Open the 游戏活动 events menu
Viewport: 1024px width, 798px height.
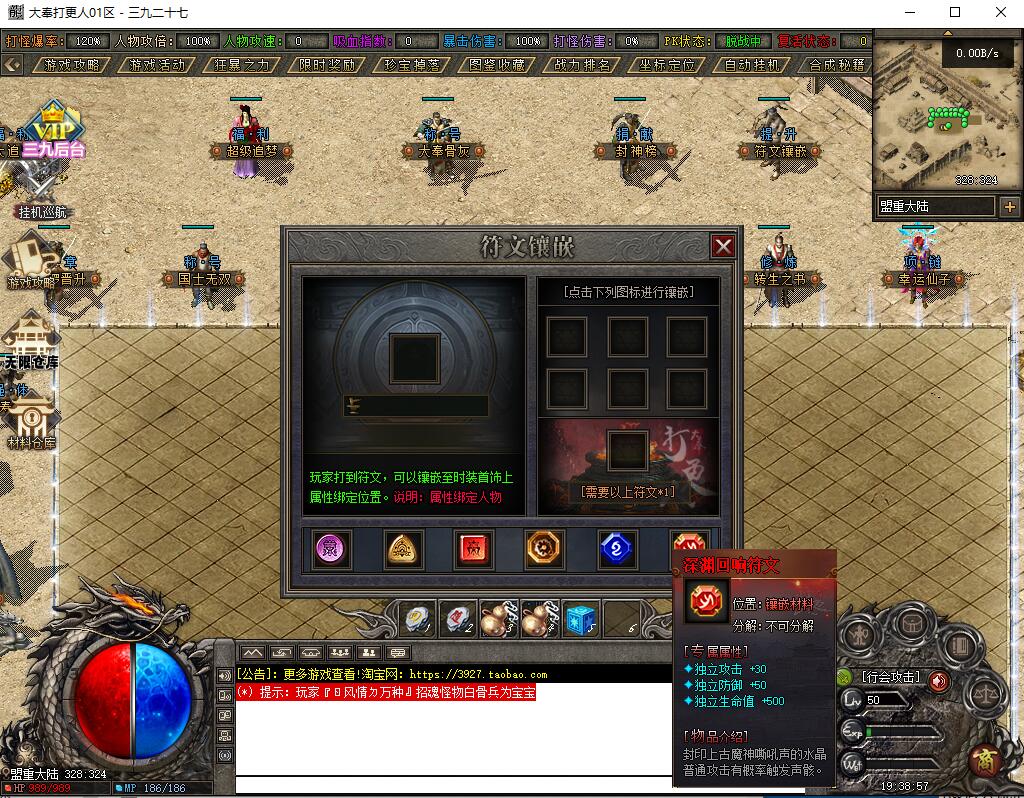(x=157, y=65)
